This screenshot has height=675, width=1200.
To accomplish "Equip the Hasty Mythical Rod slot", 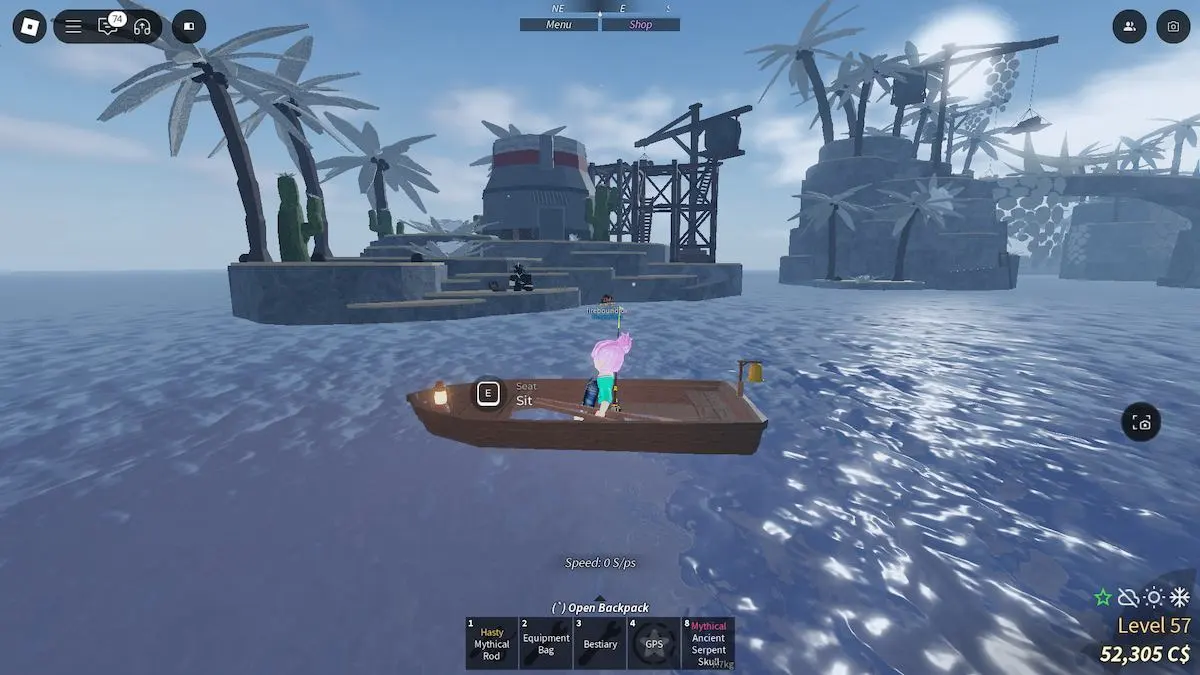I will click(x=492, y=643).
